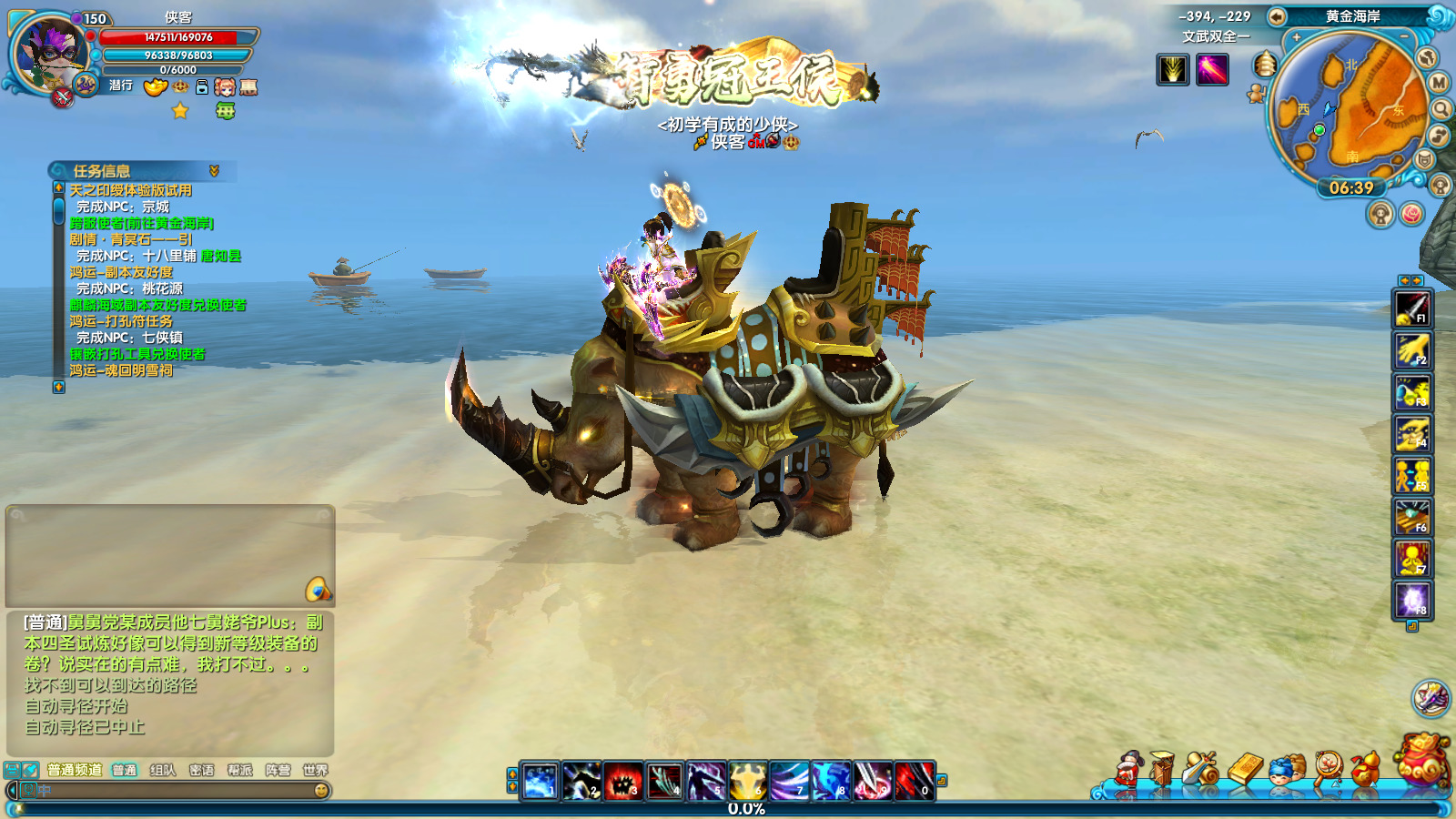
Task: Switch to the 世界 chat channel tab
Action: pos(315,771)
